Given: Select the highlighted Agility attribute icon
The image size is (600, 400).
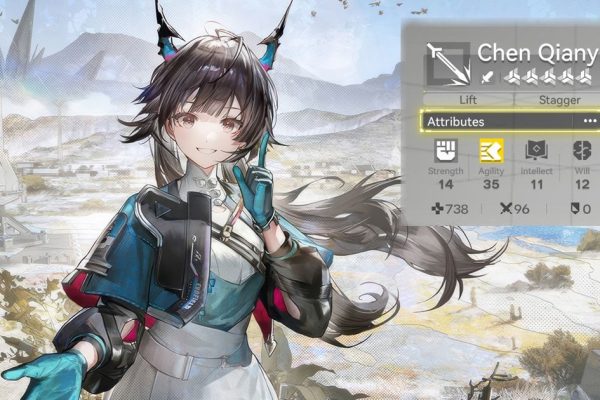Looking at the screenshot, I should click(x=491, y=151).
